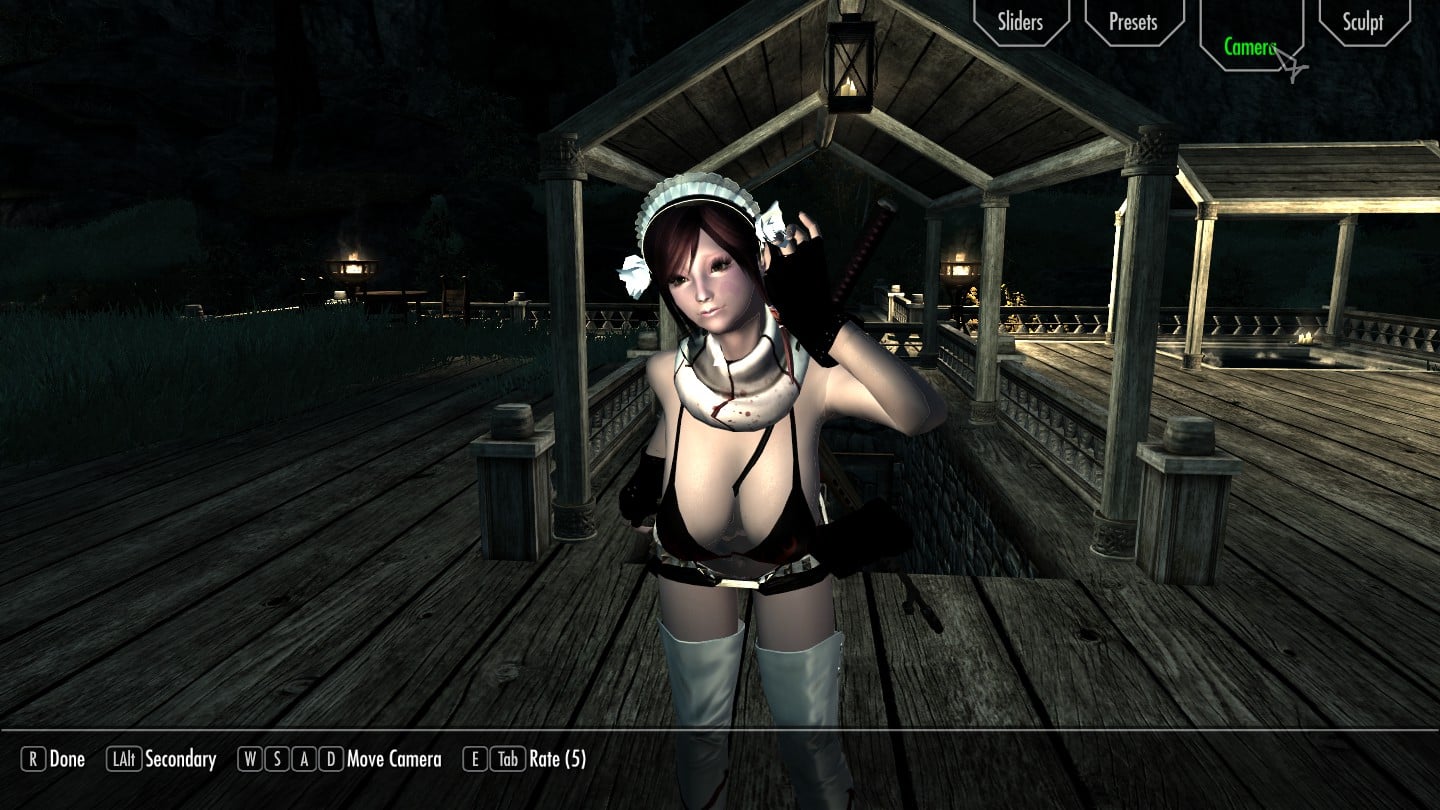This screenshot has height=810, width=1440.
Task: Open the Presets tab
Action: click(1133, 22)
